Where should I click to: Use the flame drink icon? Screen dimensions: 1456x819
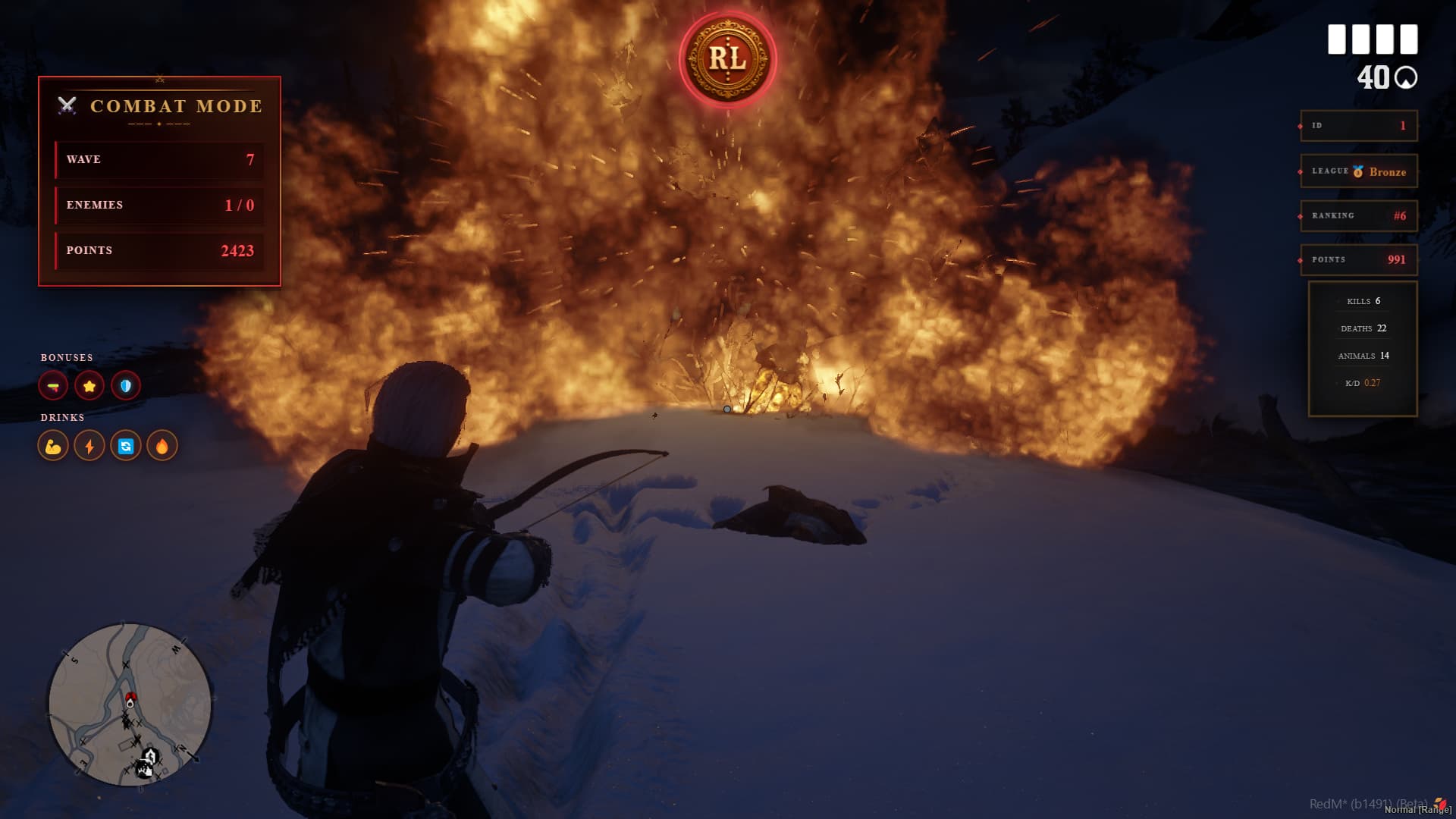point(162,446)
